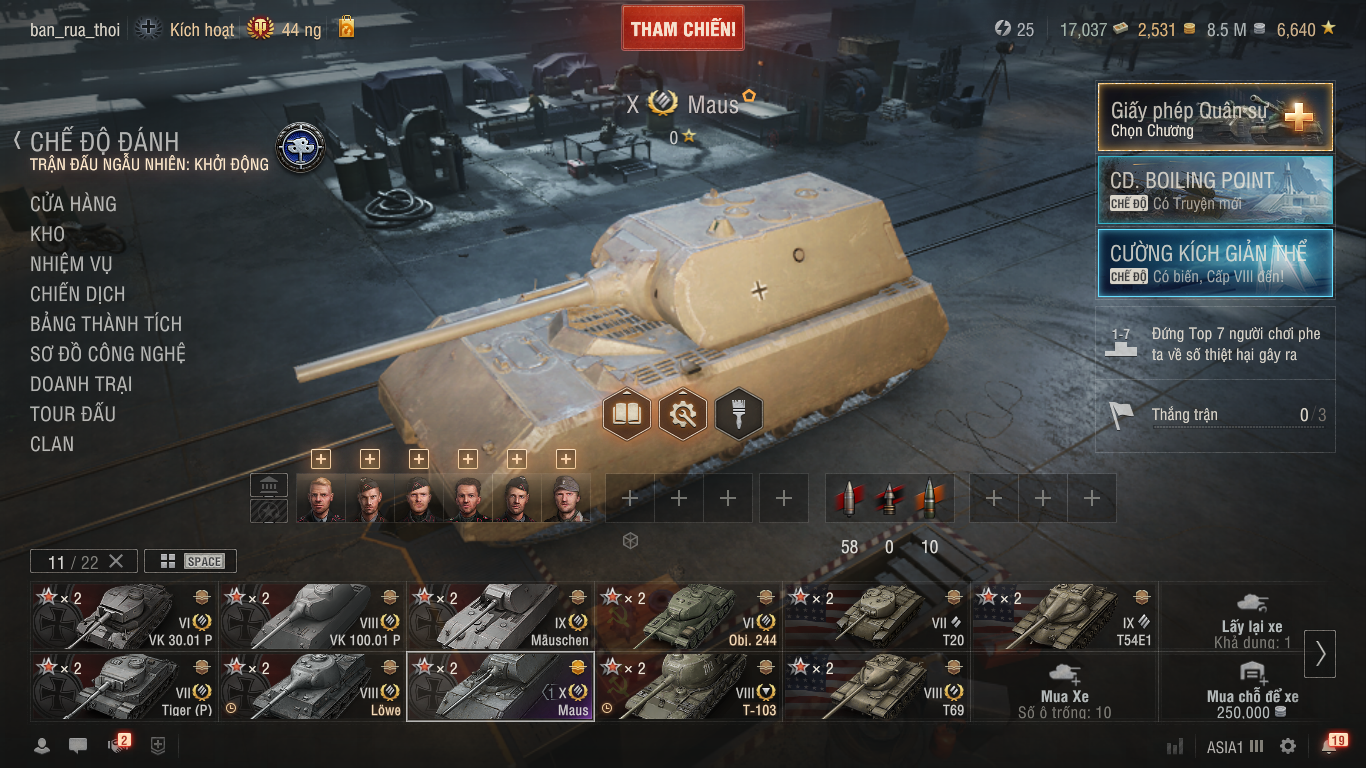Show next tanks with carousel arrow
Viewport: 1366px width, 768px height.
click(1320, 653)
